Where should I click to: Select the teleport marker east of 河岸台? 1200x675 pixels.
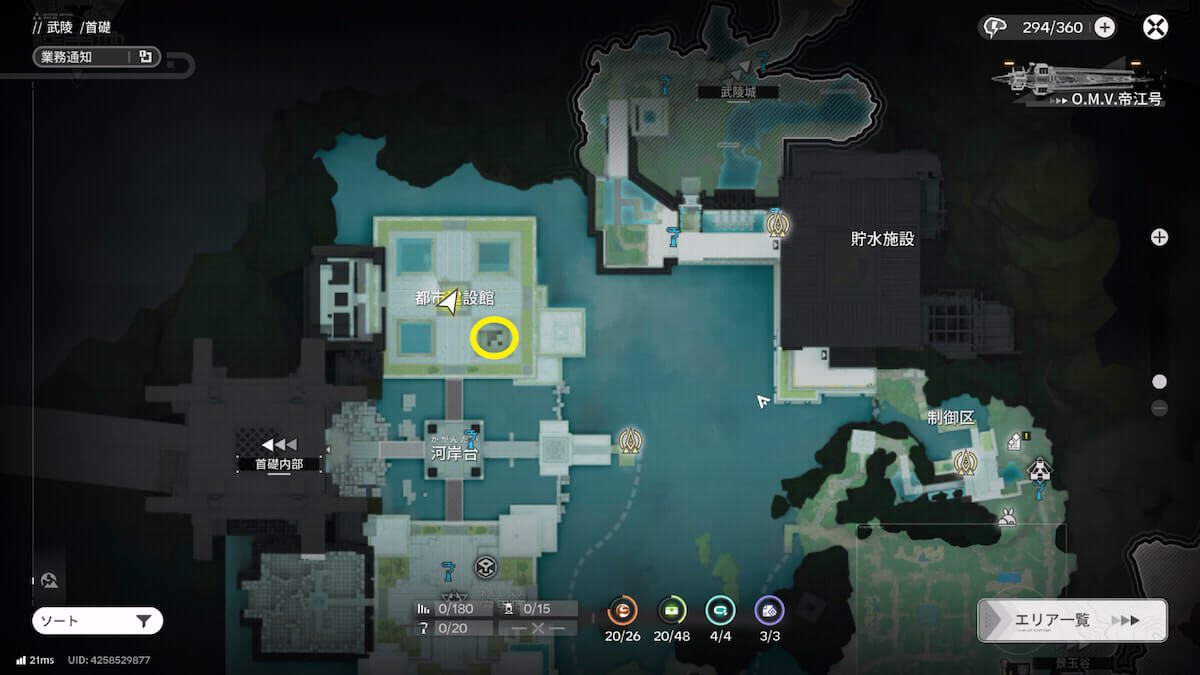[630, 439]
